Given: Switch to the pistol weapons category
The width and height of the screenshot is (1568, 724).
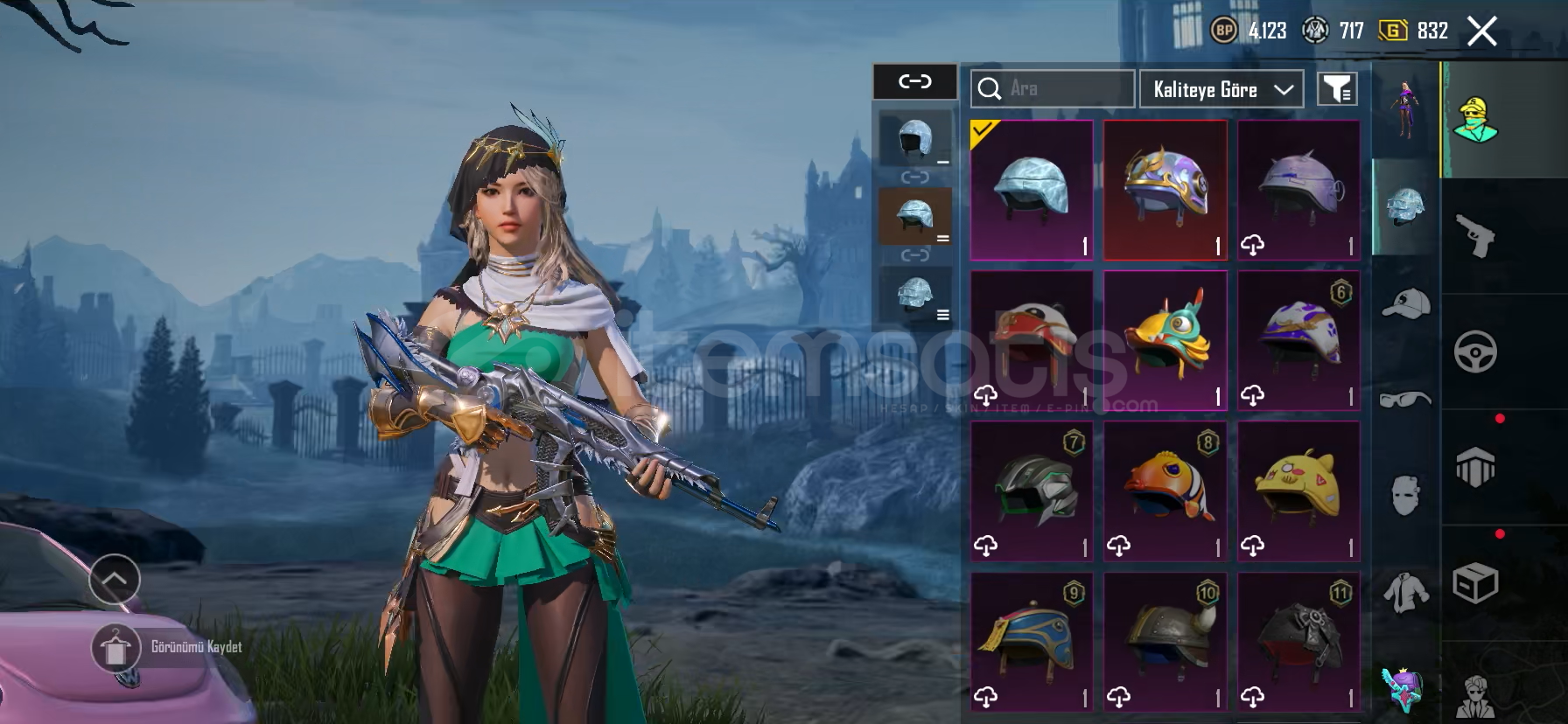Looking at the screenshot, I should [1475, 236].
